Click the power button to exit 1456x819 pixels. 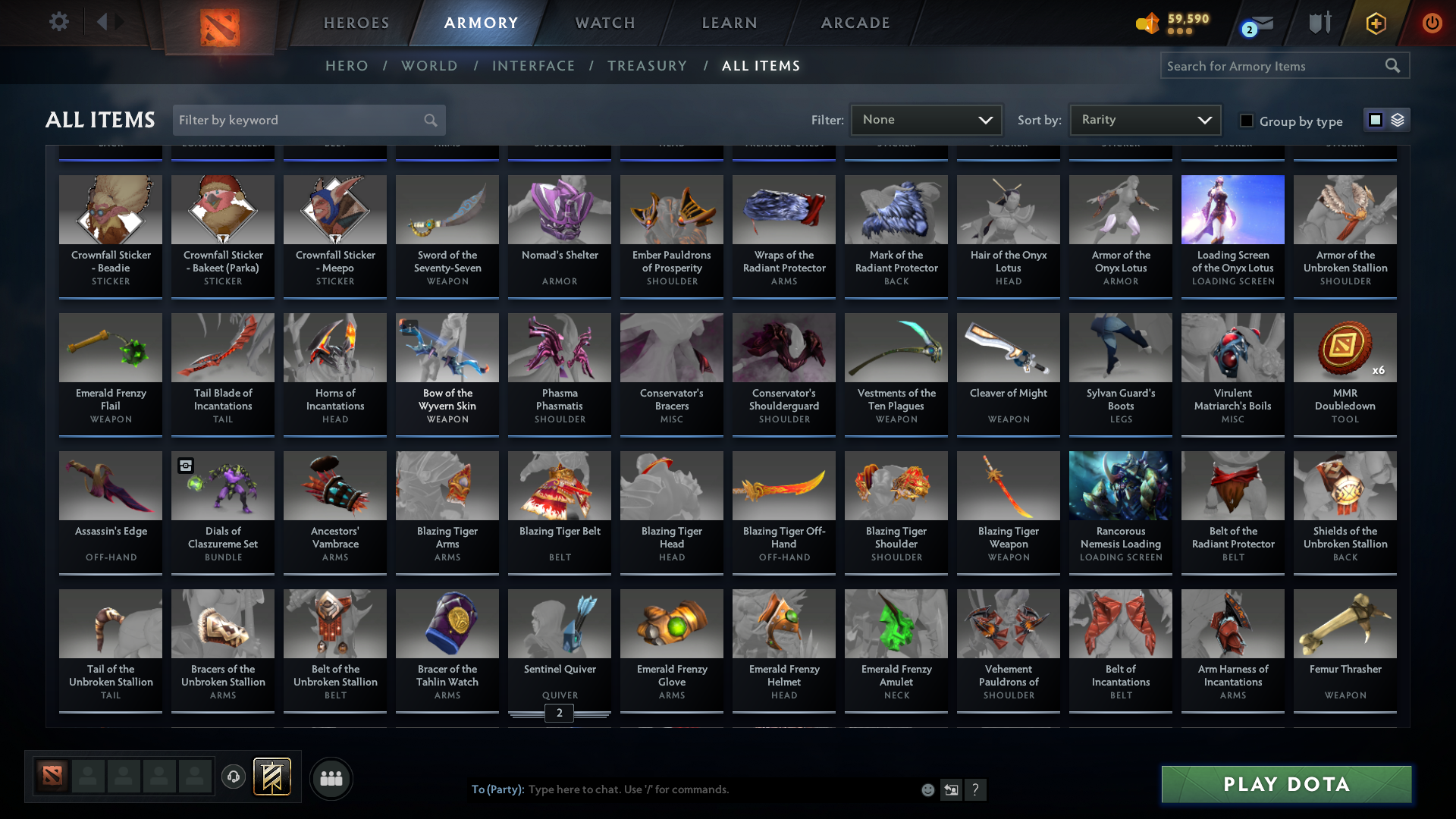[1432, 23]
